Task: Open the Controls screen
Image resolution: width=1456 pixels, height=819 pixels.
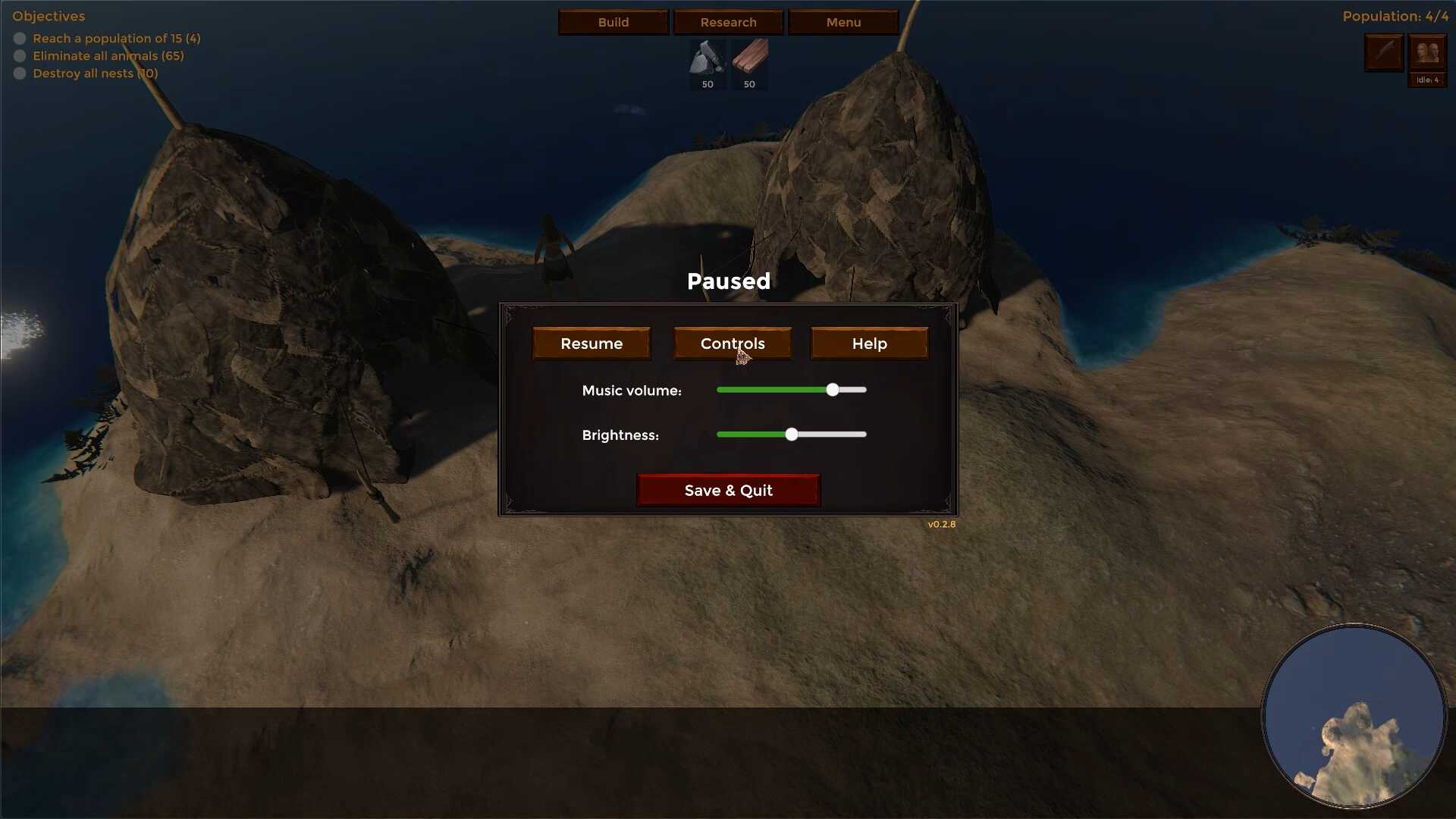Action: [x=733, y=344]
